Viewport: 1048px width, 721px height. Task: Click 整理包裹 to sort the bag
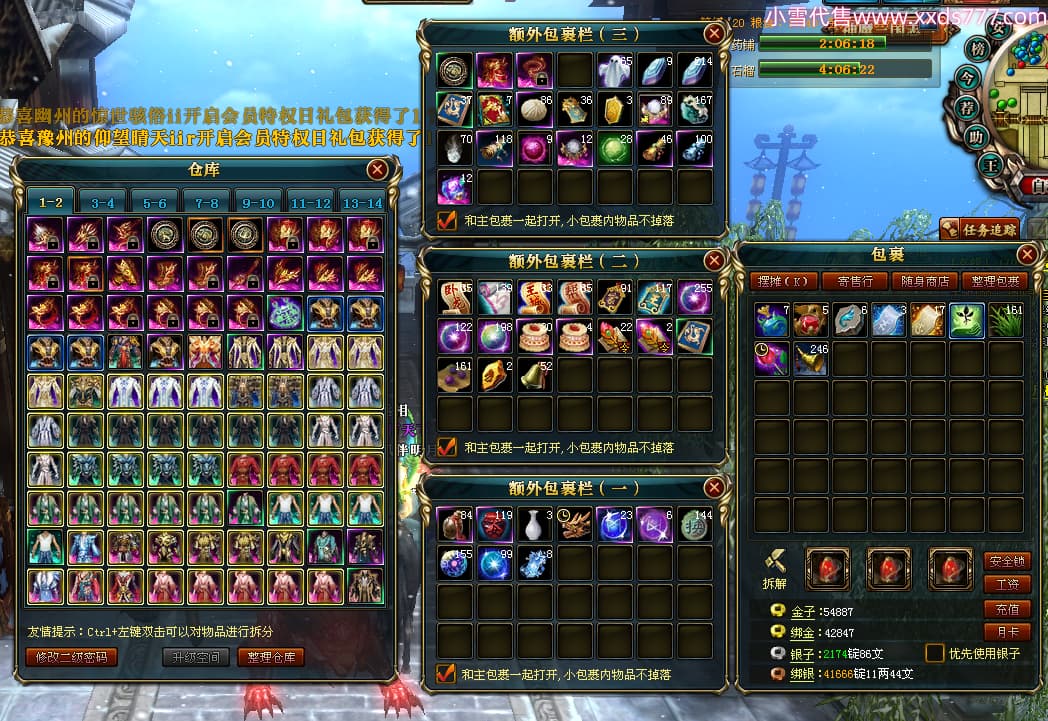[x=993, y=281]
